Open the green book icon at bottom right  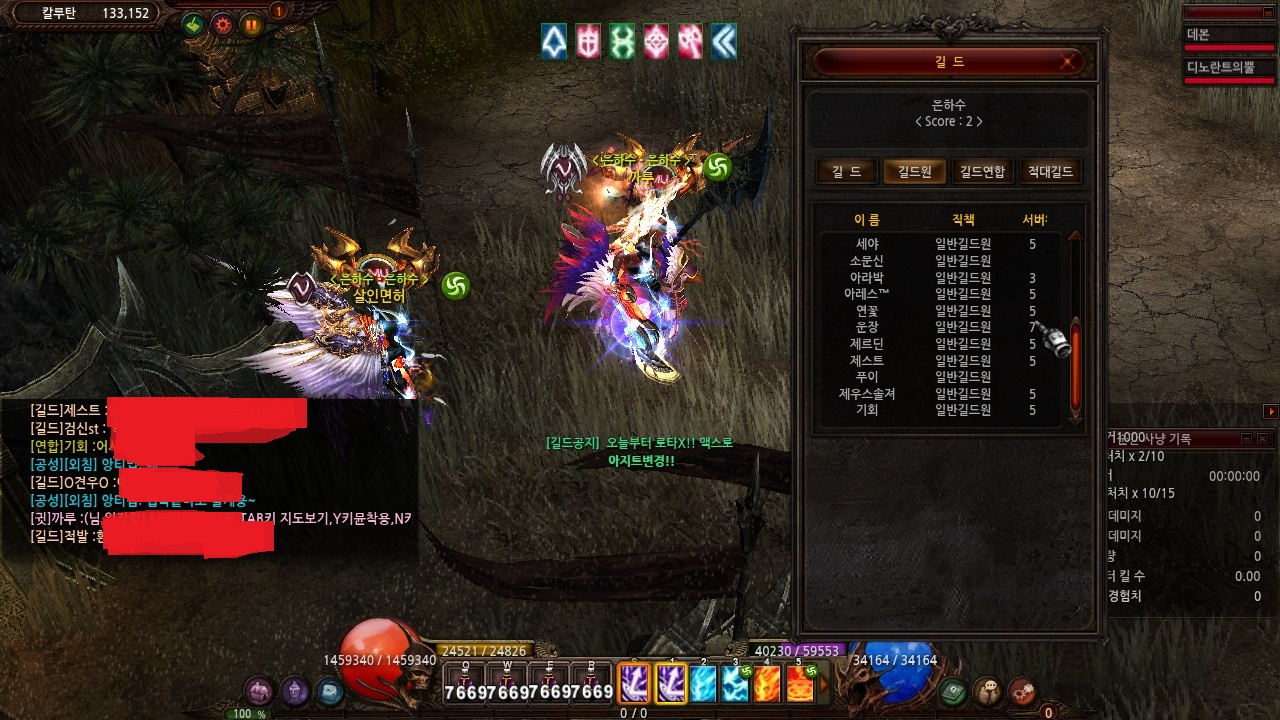(x=954, y=690)
